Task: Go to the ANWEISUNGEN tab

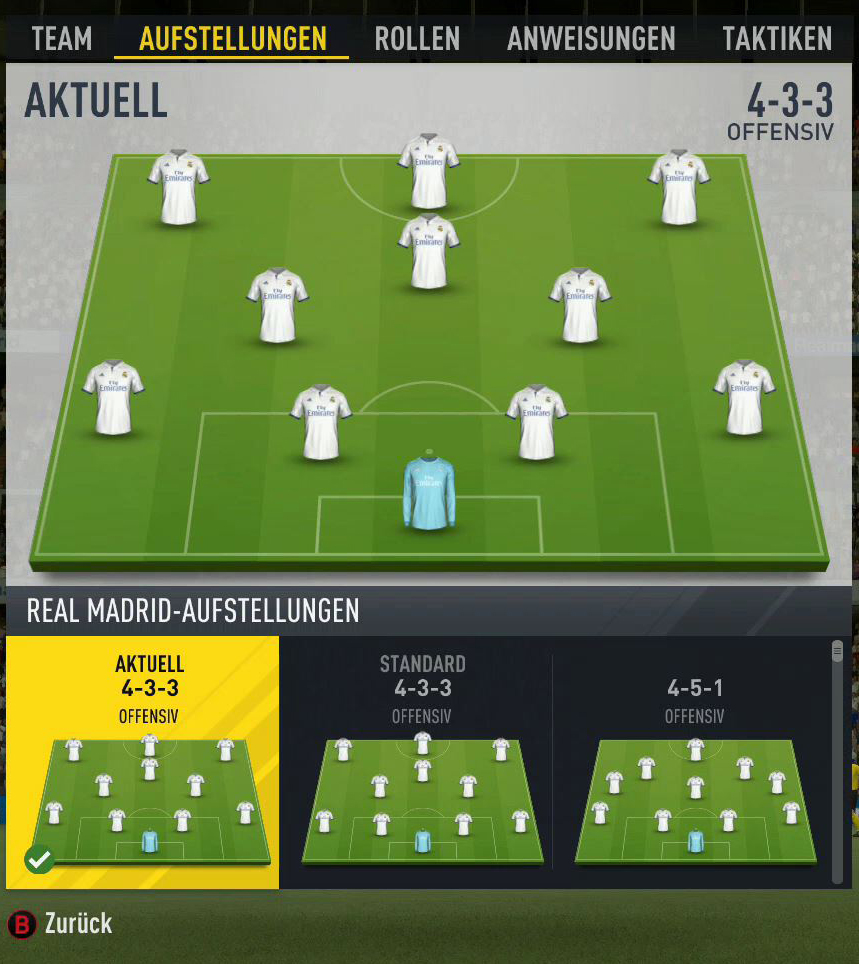Action: tap(591, 39)
